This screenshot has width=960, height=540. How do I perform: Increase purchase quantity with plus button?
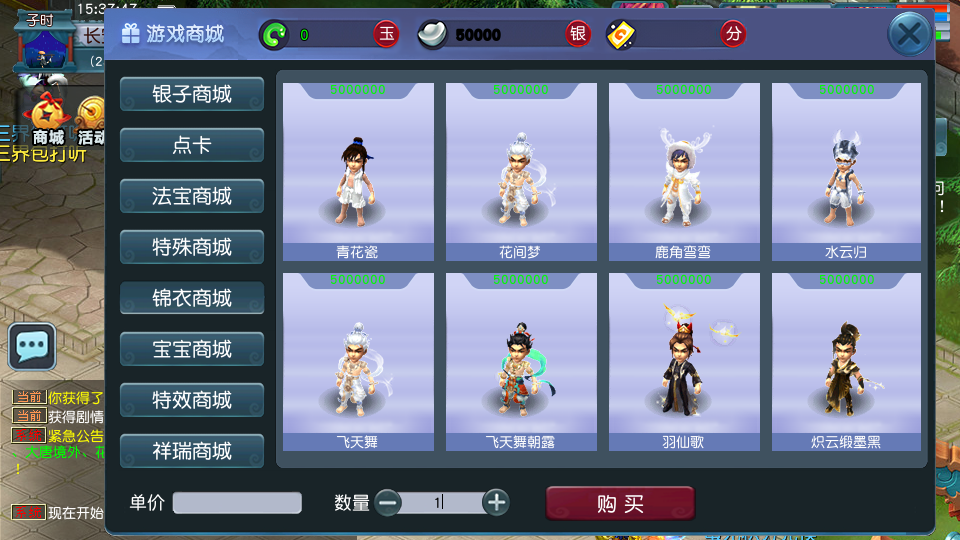pyautogui.click(x=496, y=503)
